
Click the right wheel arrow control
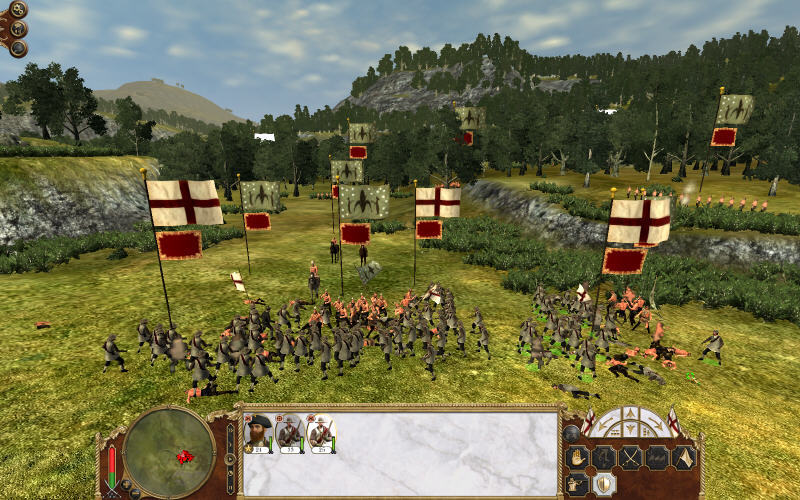click(x=653, y=424)
